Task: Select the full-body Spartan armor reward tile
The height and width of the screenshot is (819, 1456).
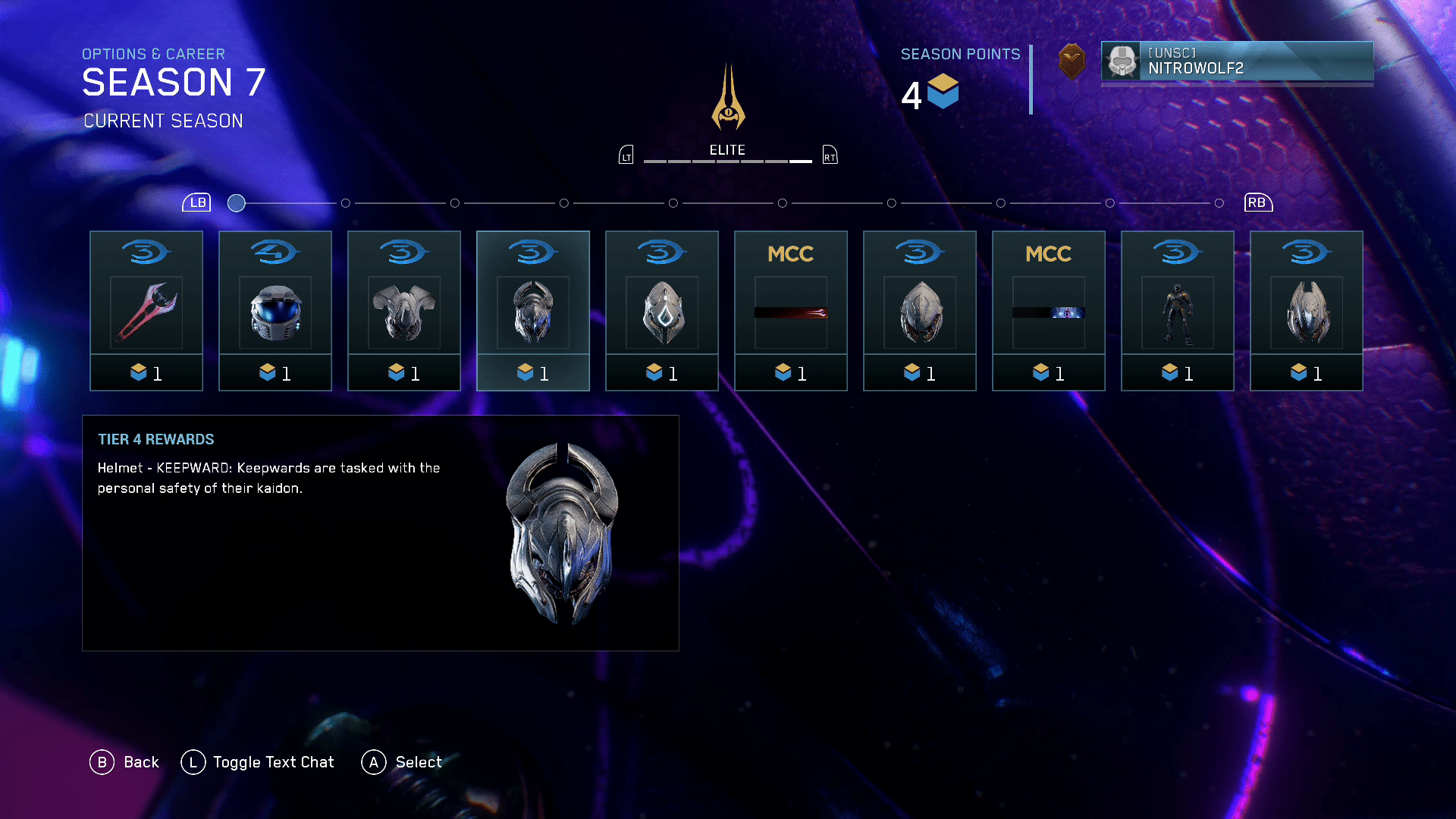Action: pos(1178,311)
